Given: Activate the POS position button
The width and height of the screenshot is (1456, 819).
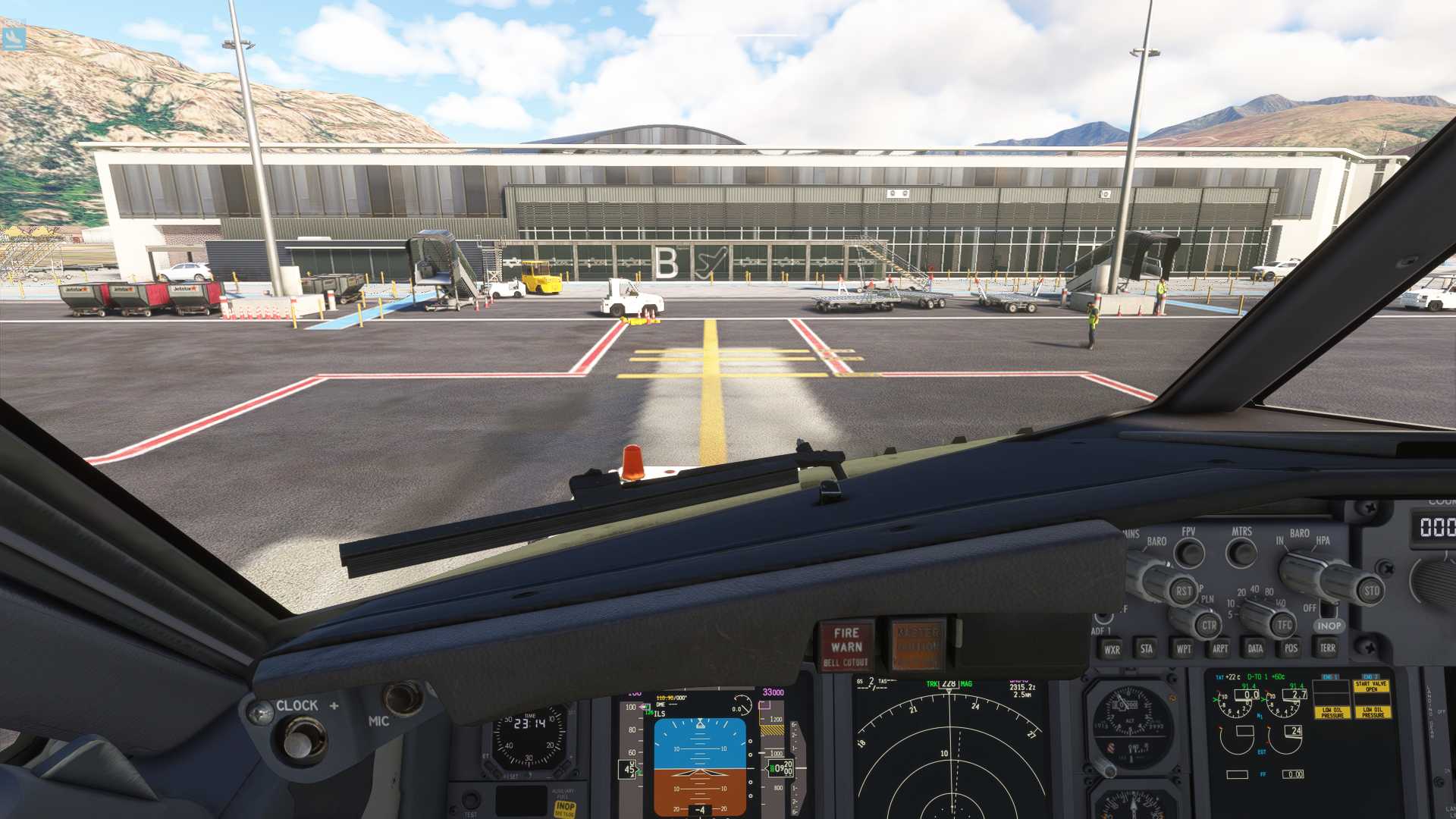Looking at the screenshot, I should click(1291, 648).
